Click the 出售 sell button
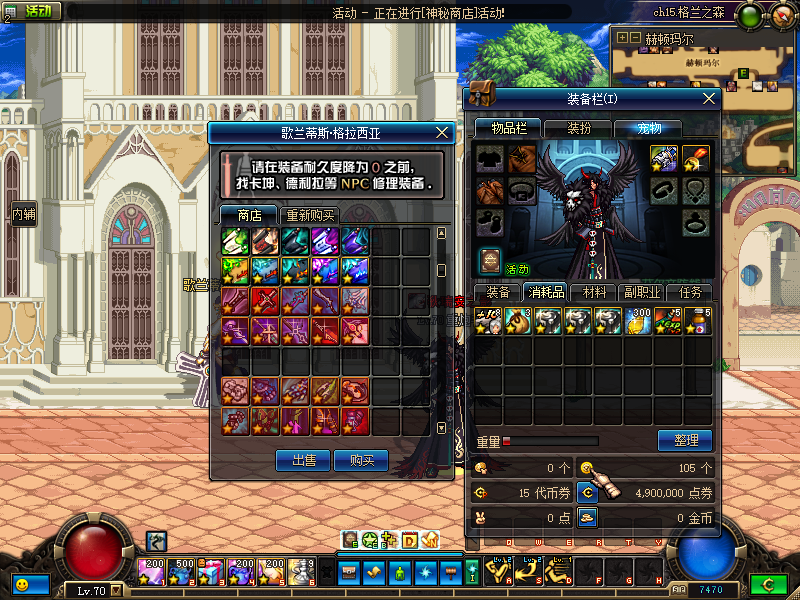The height and width of the screenshot is (600, 800). click(303, 460)
